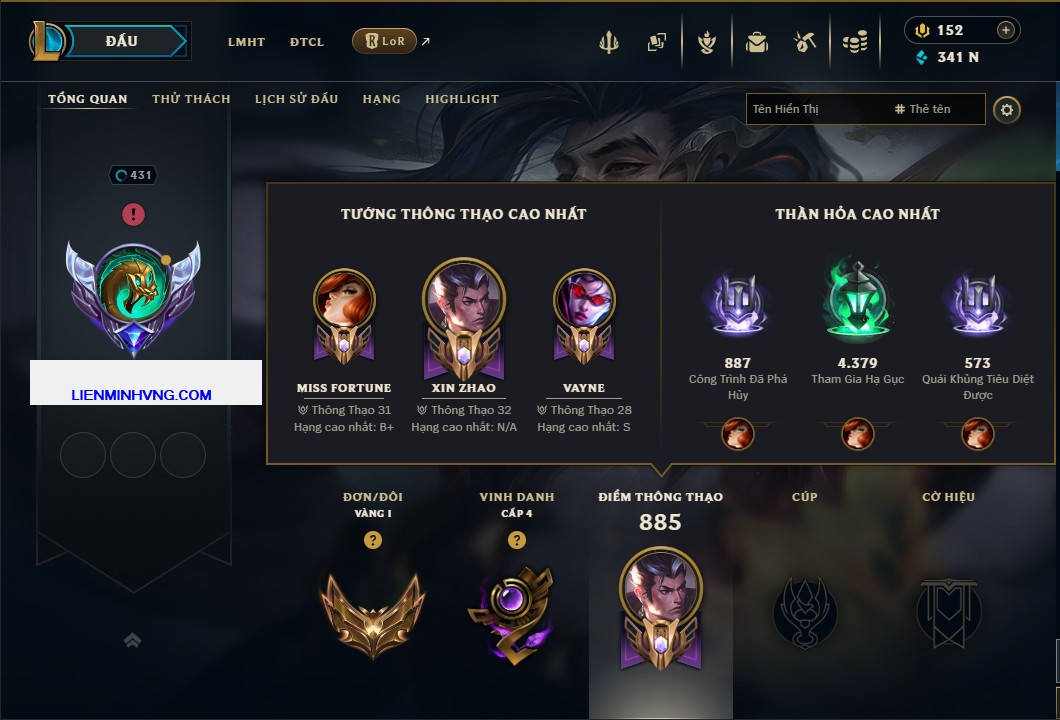Switch to the THỬ THÁCH tab
The height and width of the screenshot is (720, 1060).
(191, 99)
